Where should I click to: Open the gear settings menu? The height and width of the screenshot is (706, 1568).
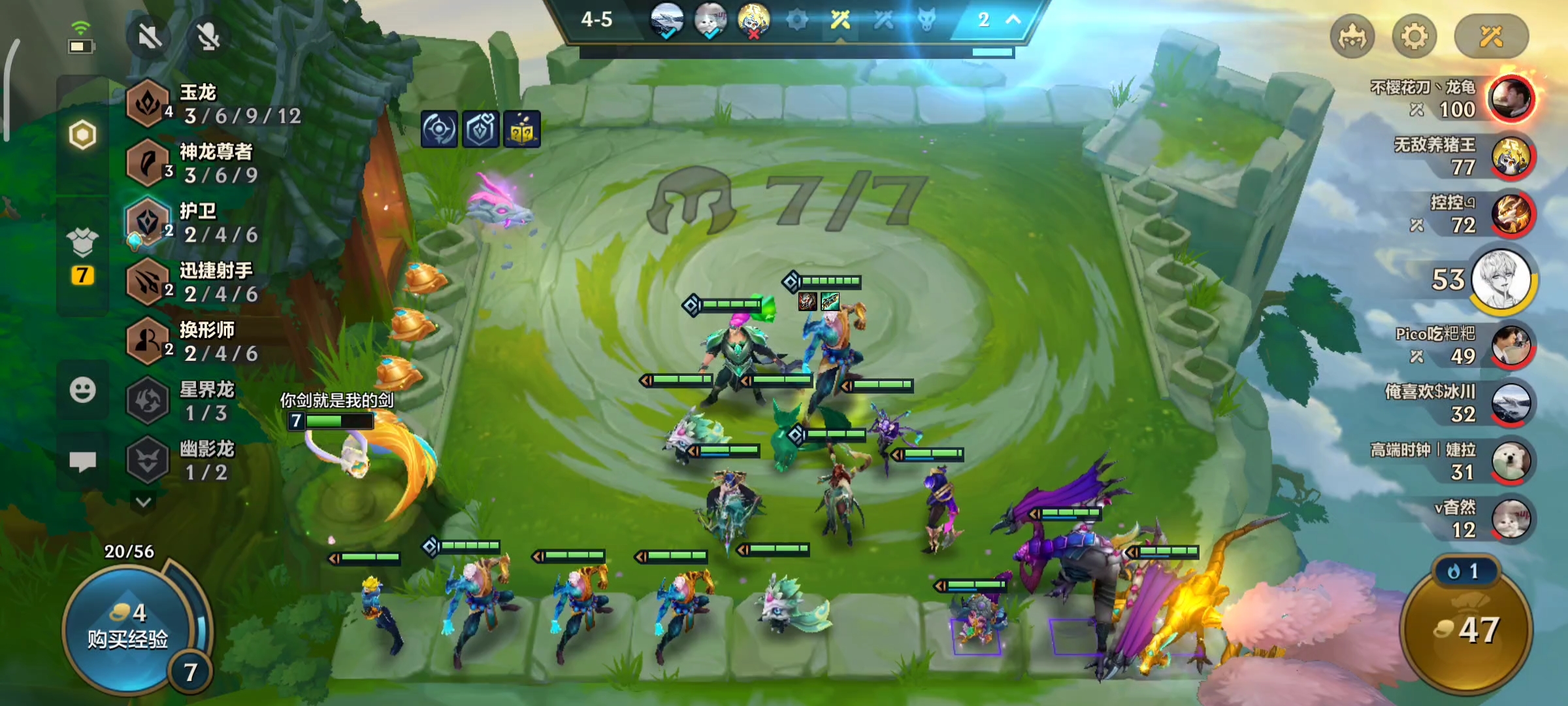tap(1414, 37)
